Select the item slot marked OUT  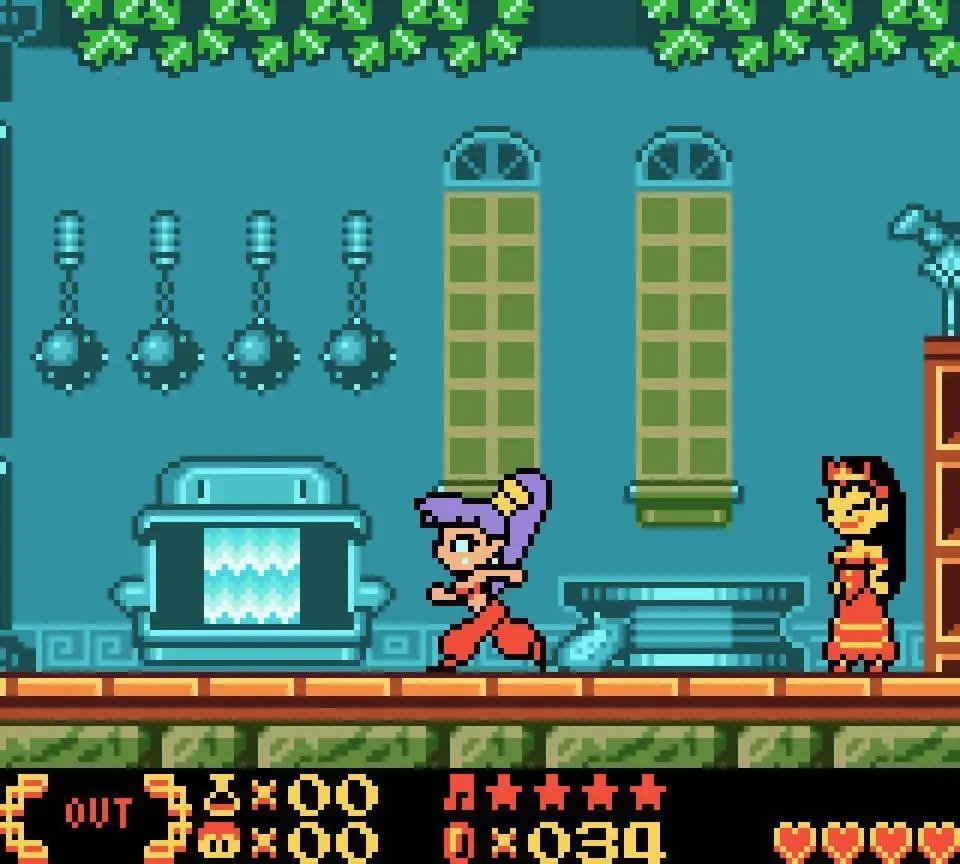pyautogui.click(x=98, y=812)
